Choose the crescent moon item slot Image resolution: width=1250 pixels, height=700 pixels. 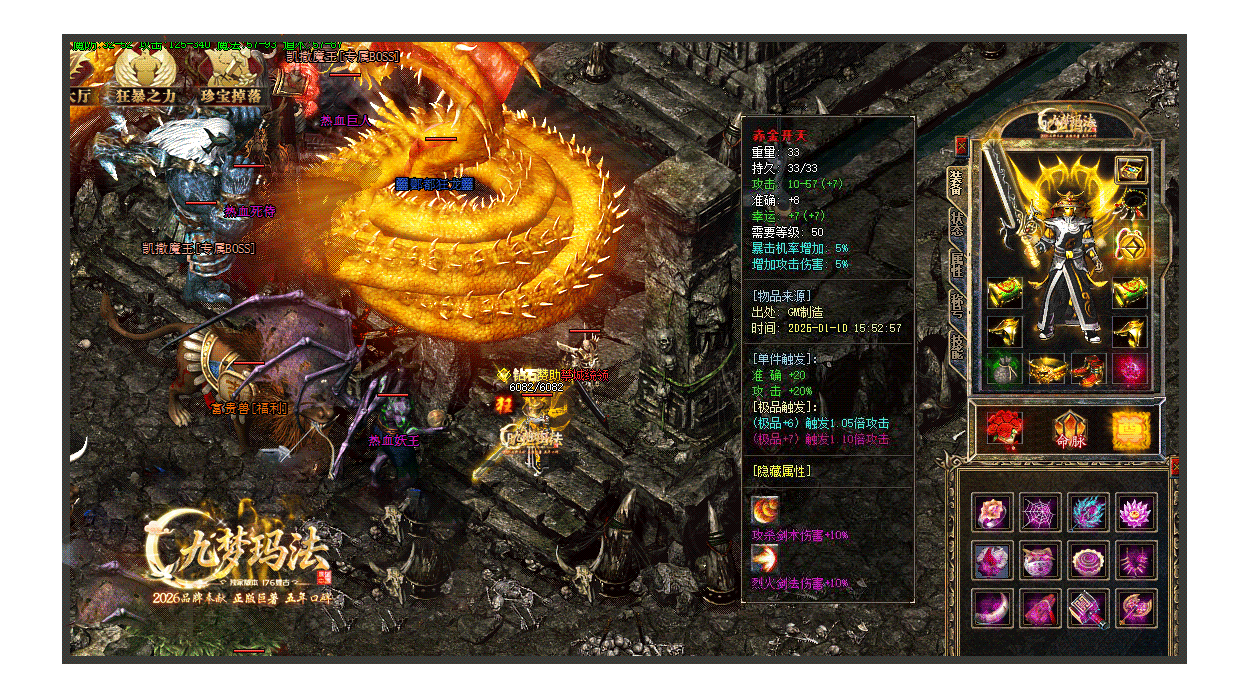click(x=992, y=608)
